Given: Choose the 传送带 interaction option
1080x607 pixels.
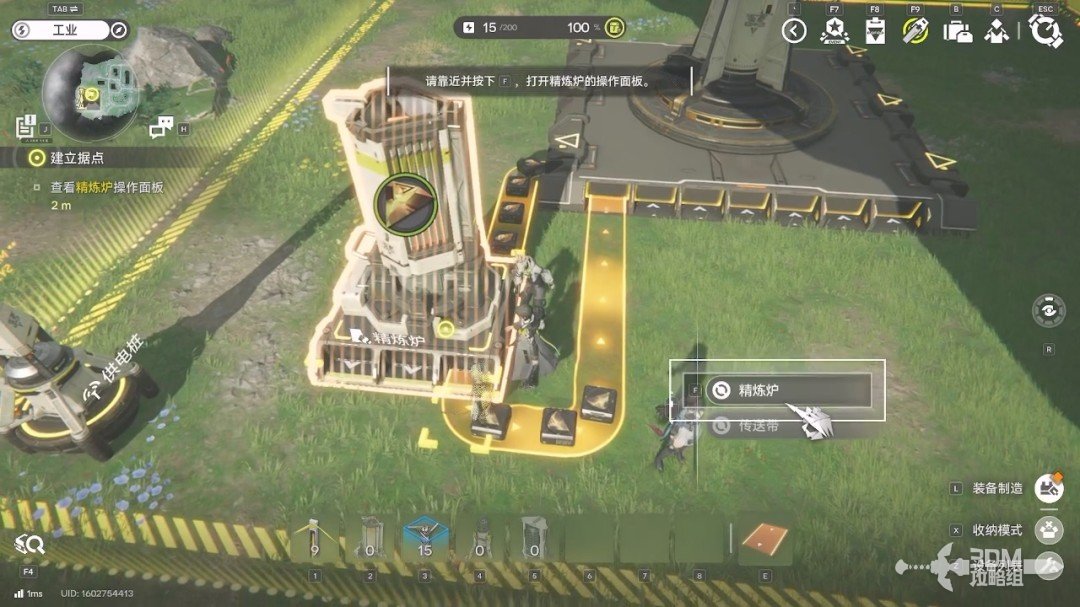Looking at the screenshot, I should [x=758, y=426].
